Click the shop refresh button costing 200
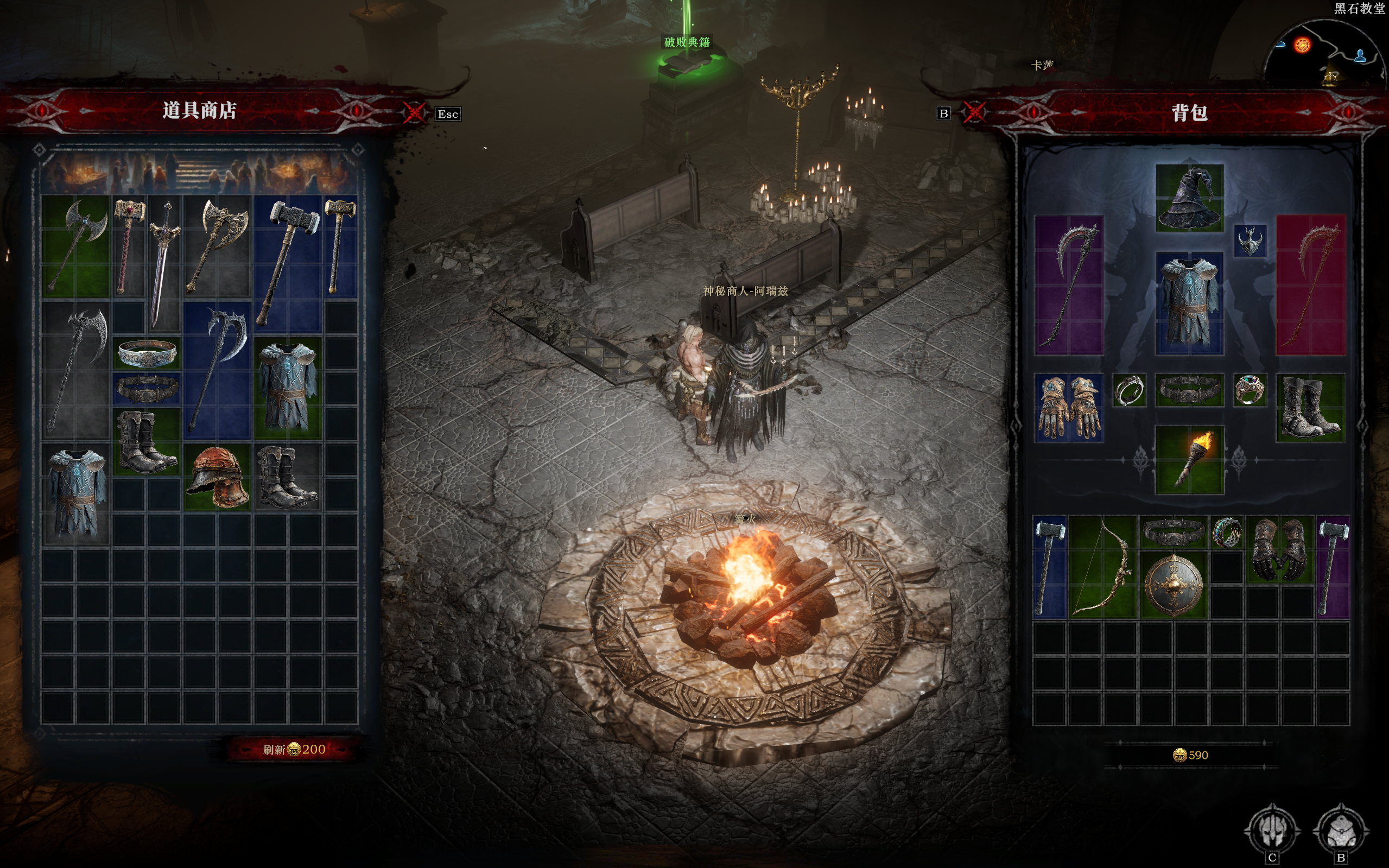Image resolution: width=1389 pixels, height=868 pixels. click(294, 749)
